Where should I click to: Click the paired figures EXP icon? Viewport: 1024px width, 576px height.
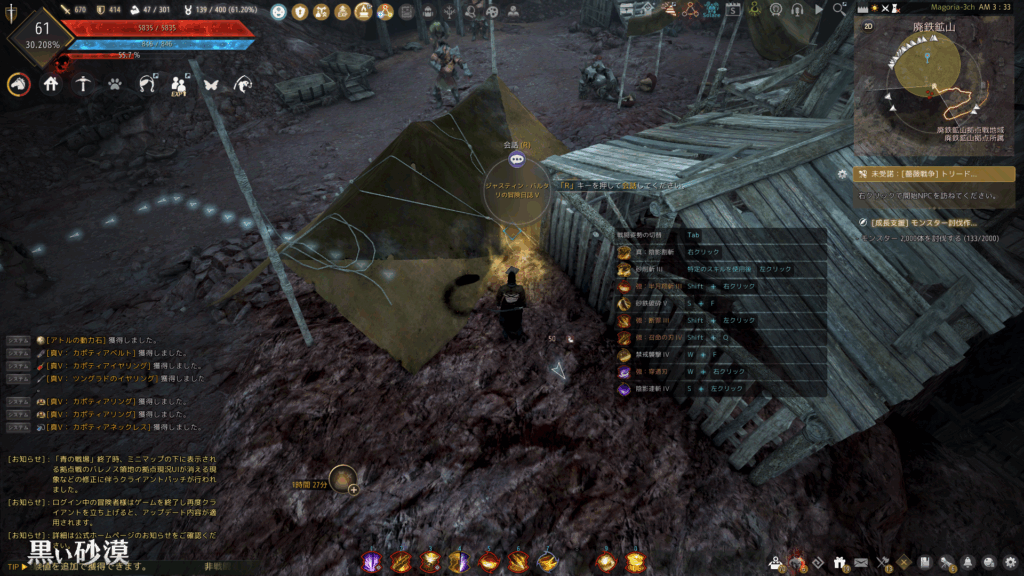(179, 84)
